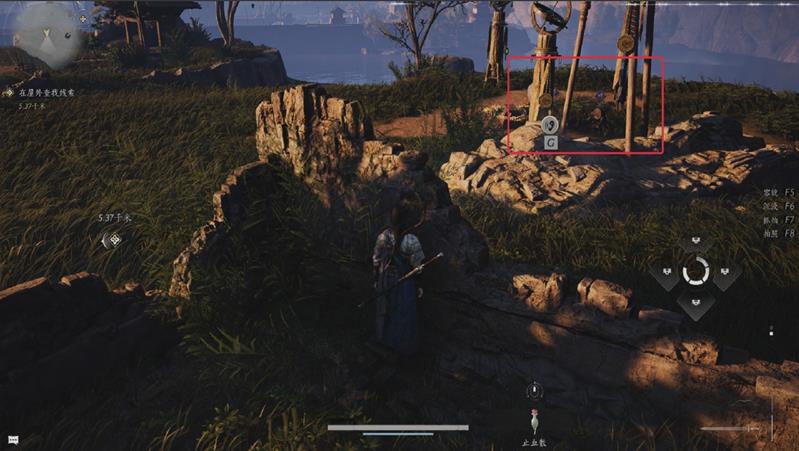Open the chat bubble icon

click(x=15, y=439)
